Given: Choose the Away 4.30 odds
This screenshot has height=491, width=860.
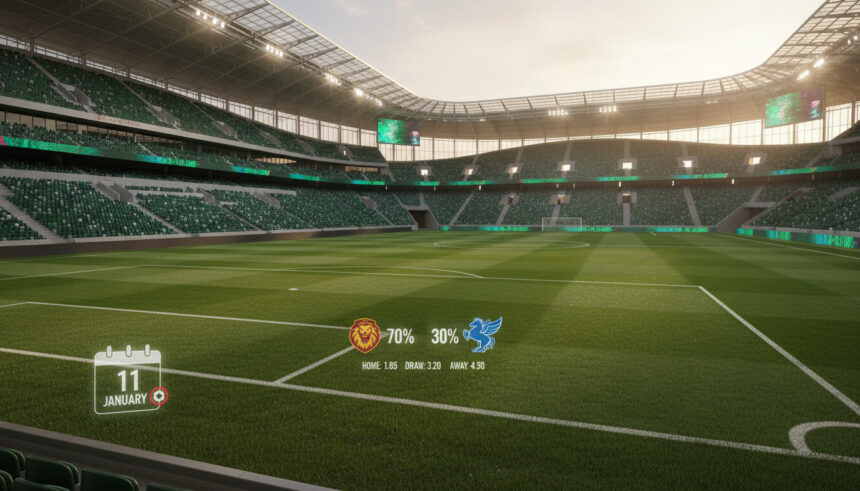Looking at the screenshot, I should coord(467,366).
